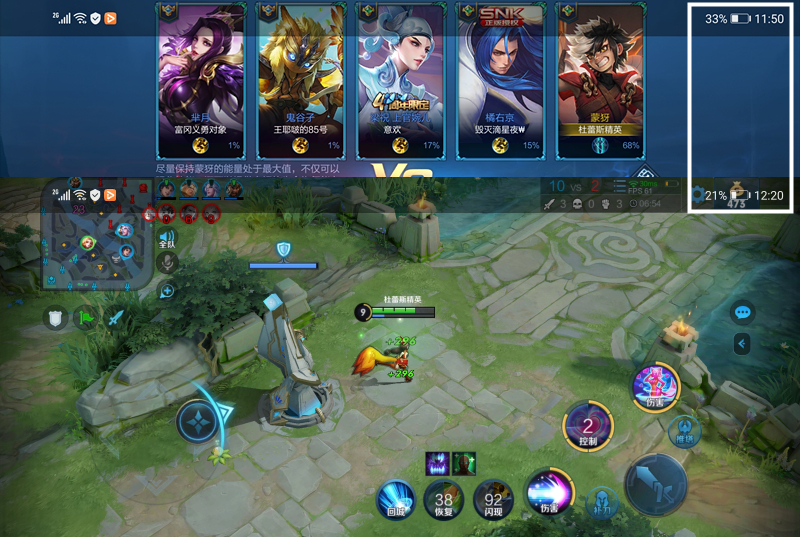The image size is (800, 537).
Task: Toggle the 全队 team voice speaker
Action: pos(167,238)
